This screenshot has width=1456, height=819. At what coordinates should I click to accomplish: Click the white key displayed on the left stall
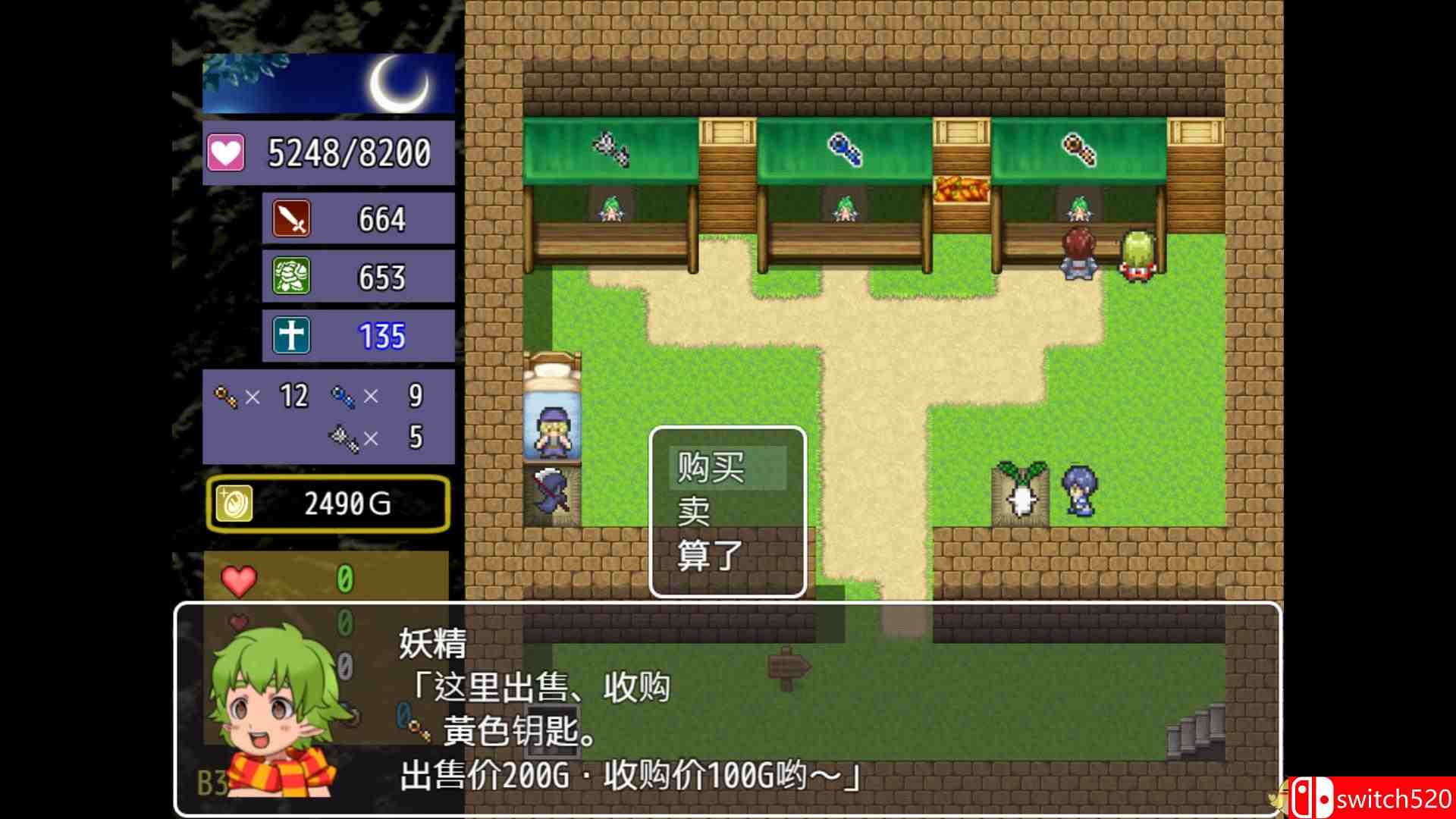(611, 149)
